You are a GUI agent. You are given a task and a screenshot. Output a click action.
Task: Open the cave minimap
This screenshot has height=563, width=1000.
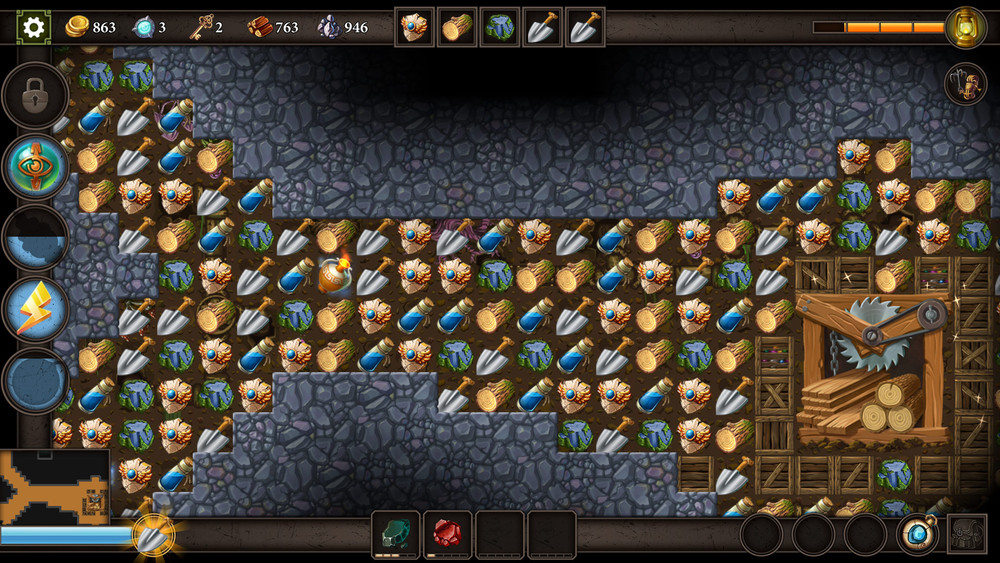[54, 487]
